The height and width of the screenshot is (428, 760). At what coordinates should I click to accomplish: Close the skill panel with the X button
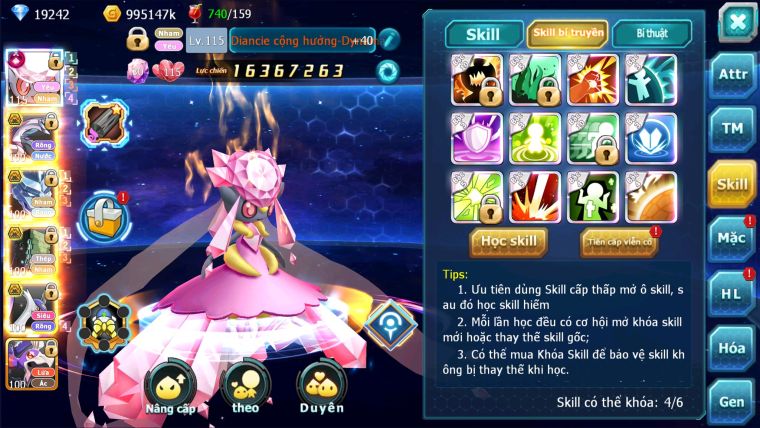736,22
